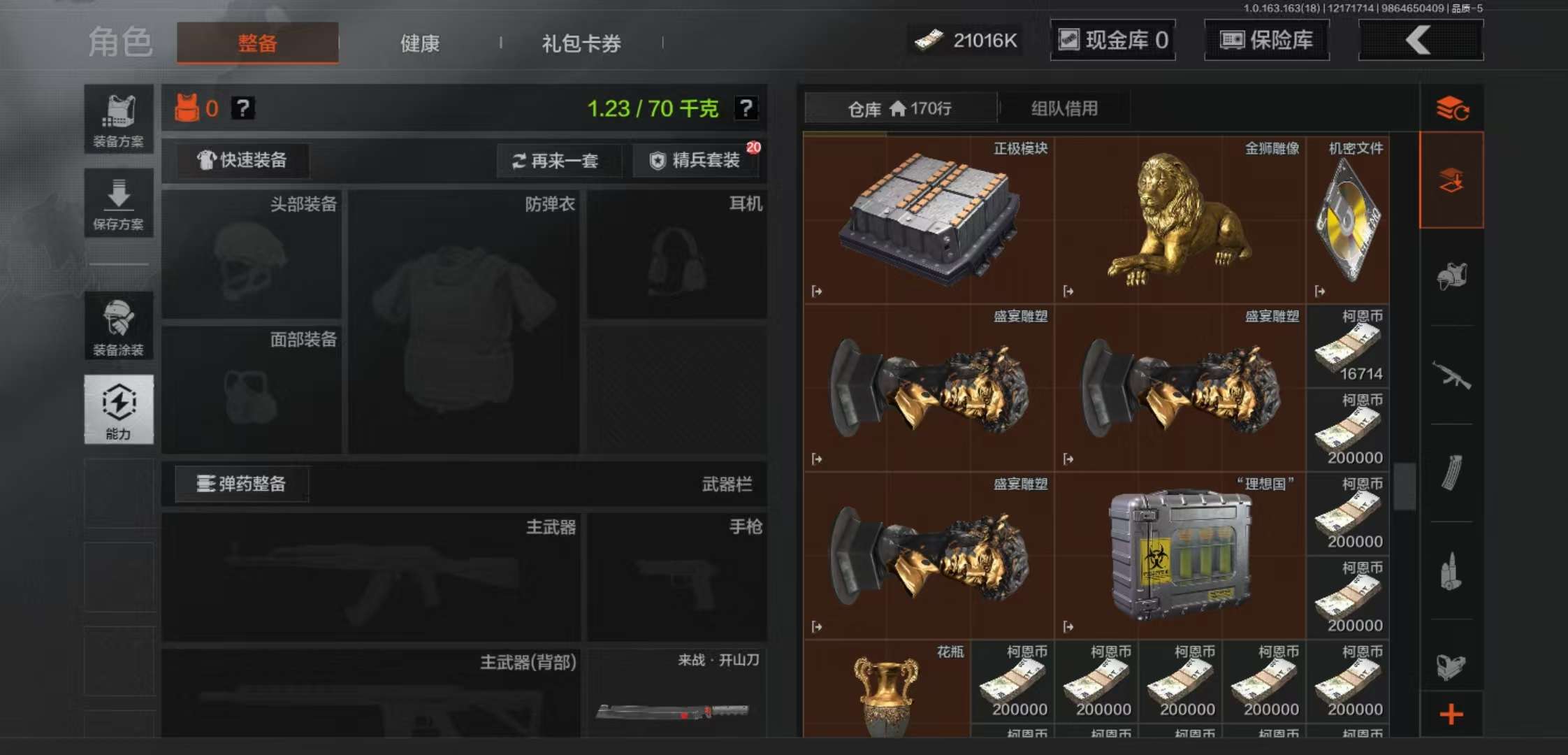
Task: Click the 保存方案 save loadout icon
Action: [119, 203]
